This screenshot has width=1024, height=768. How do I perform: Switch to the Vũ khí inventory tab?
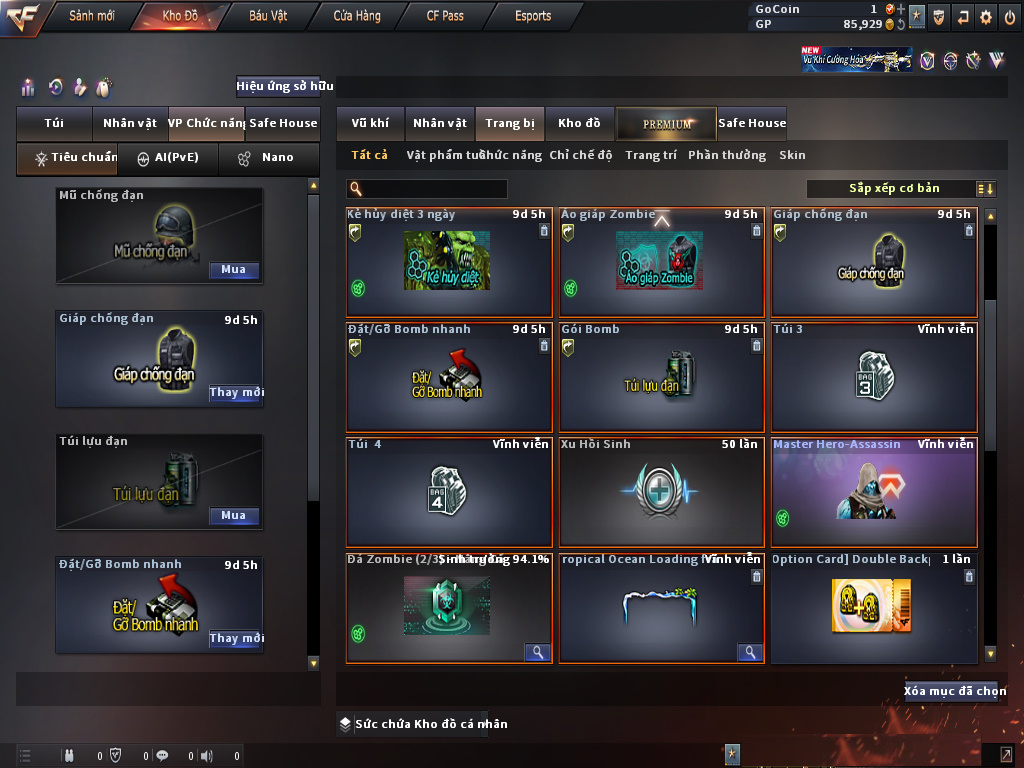370,123
